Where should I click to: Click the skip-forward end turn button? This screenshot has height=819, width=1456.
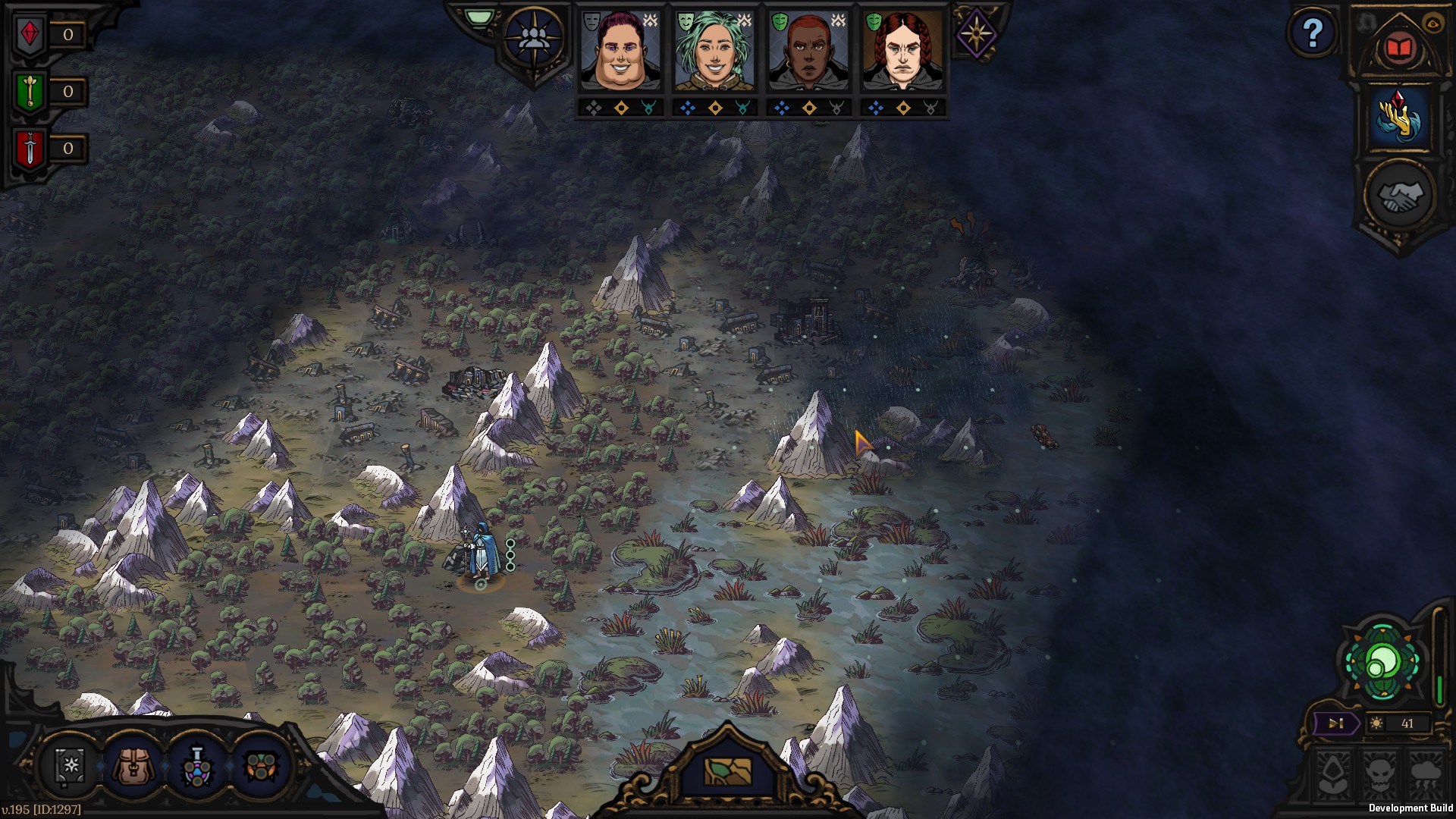click(x=1335, y=723)
